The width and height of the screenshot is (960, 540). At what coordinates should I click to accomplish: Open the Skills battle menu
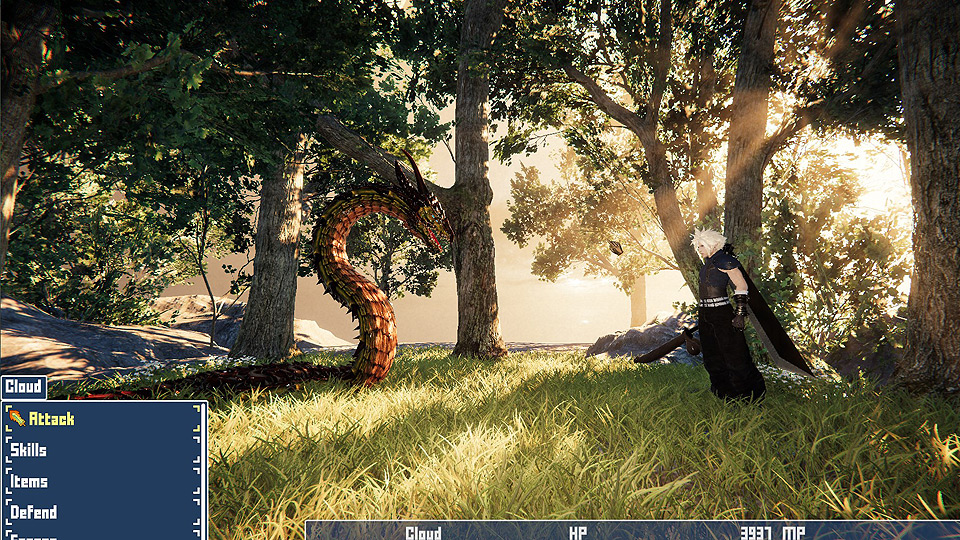click(29, 450)
